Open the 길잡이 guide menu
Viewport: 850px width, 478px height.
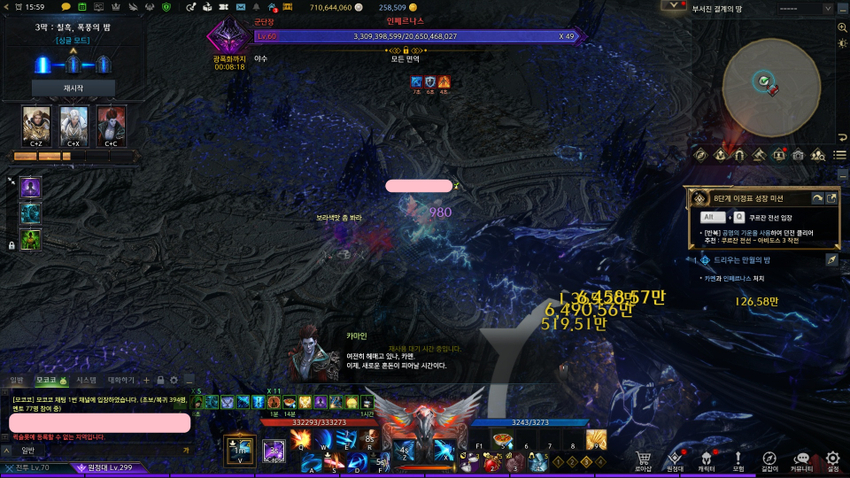770,459
